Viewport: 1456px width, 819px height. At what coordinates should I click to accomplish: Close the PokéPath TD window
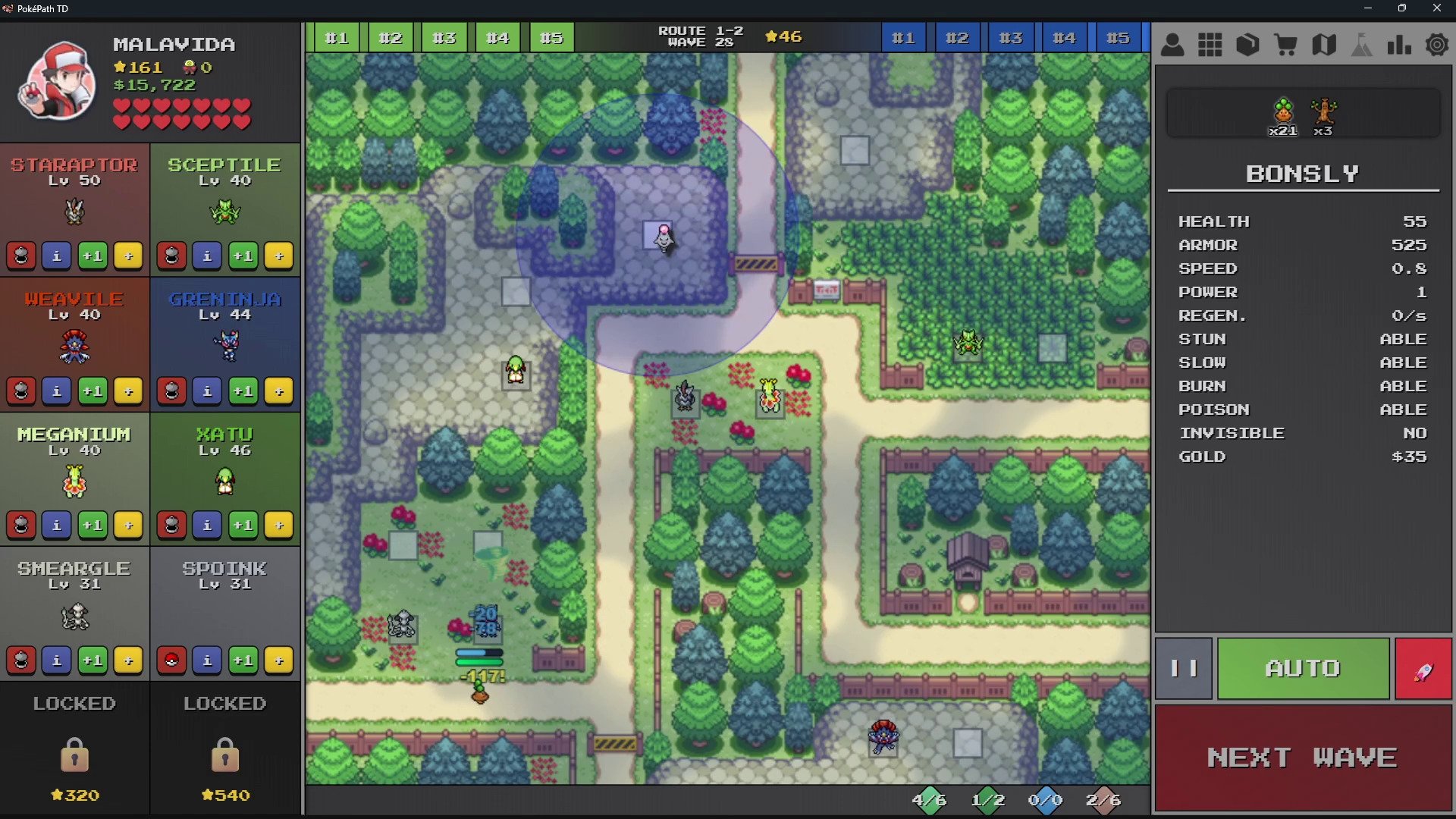coord(1436,8)
